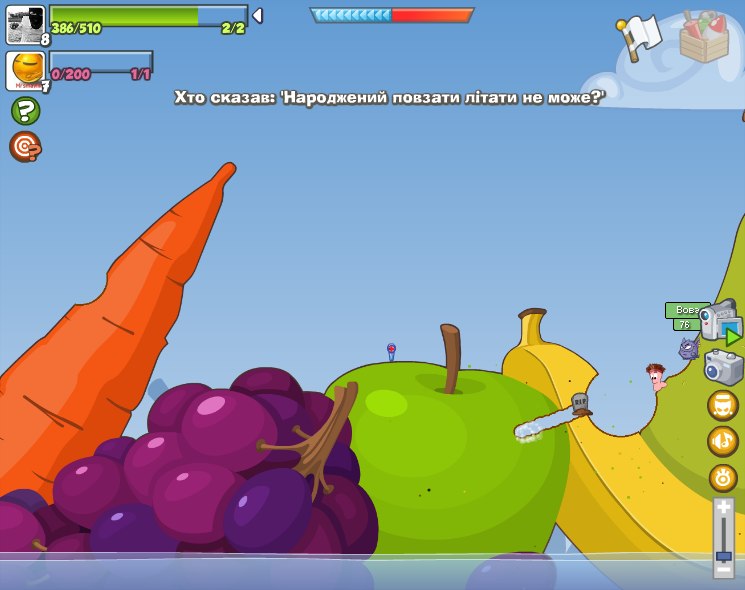The image size is (745, 590).
Task: Click the orange hat character button
Action: pos(723,405)
